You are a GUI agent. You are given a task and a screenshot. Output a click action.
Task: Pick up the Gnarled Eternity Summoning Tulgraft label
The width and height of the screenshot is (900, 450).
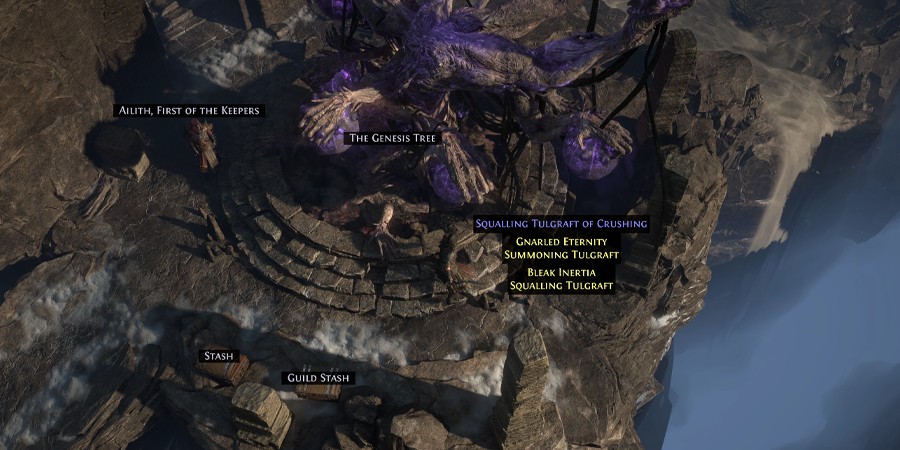[x=561, y=248]
